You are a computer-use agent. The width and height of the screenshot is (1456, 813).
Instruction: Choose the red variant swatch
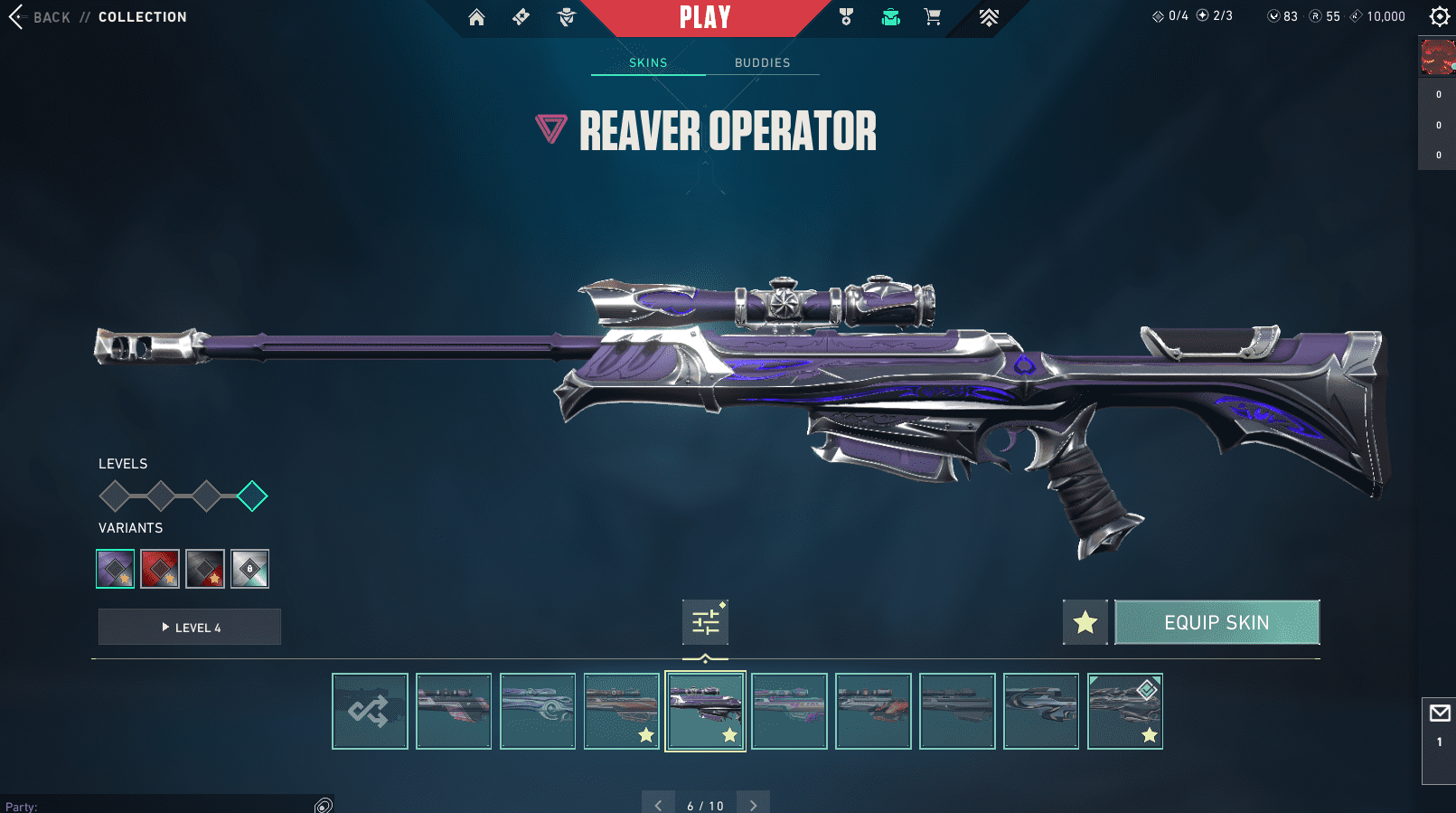click(x=160, y=569)
